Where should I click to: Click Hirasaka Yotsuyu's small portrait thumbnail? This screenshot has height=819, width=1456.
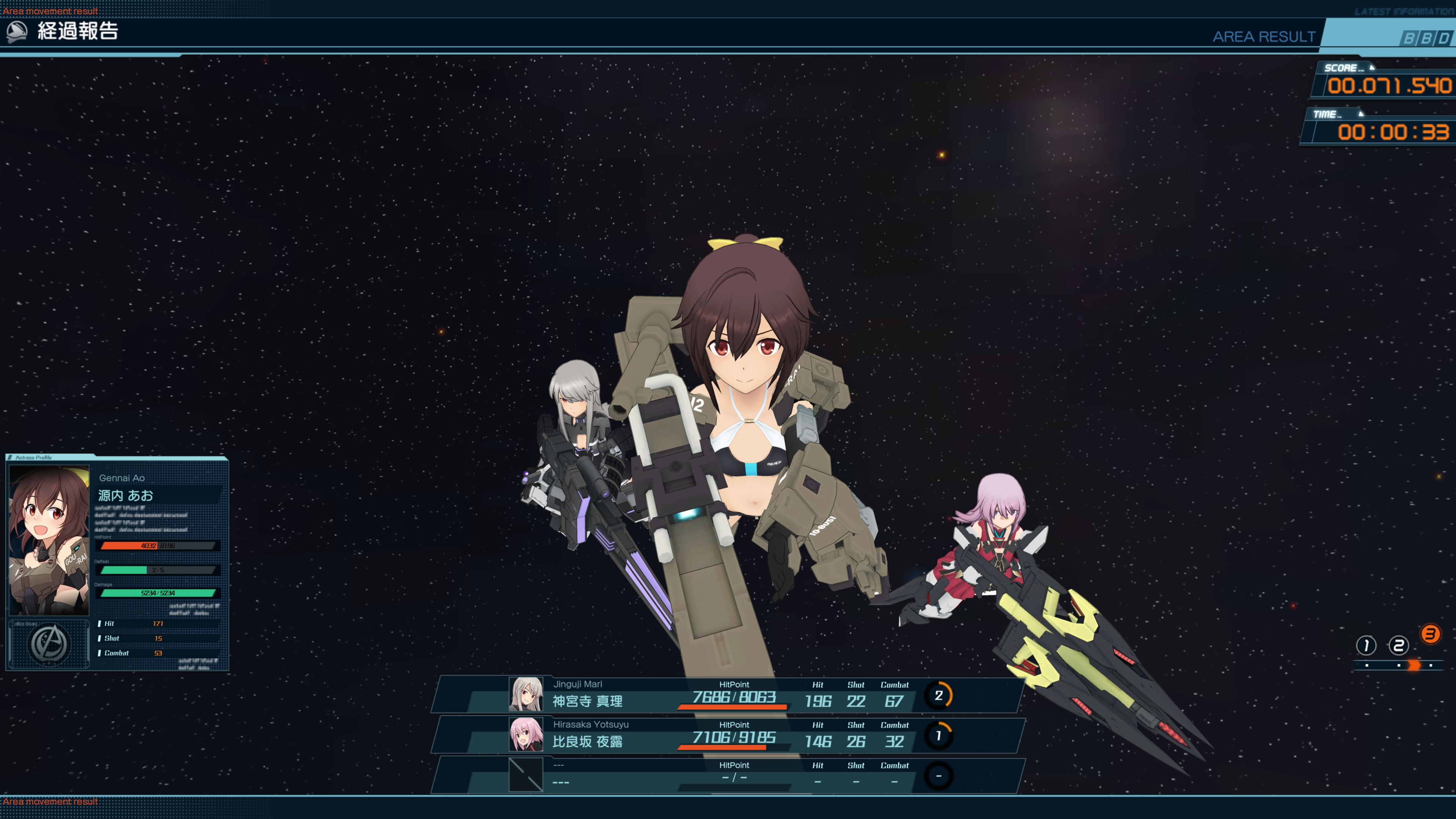526,734
